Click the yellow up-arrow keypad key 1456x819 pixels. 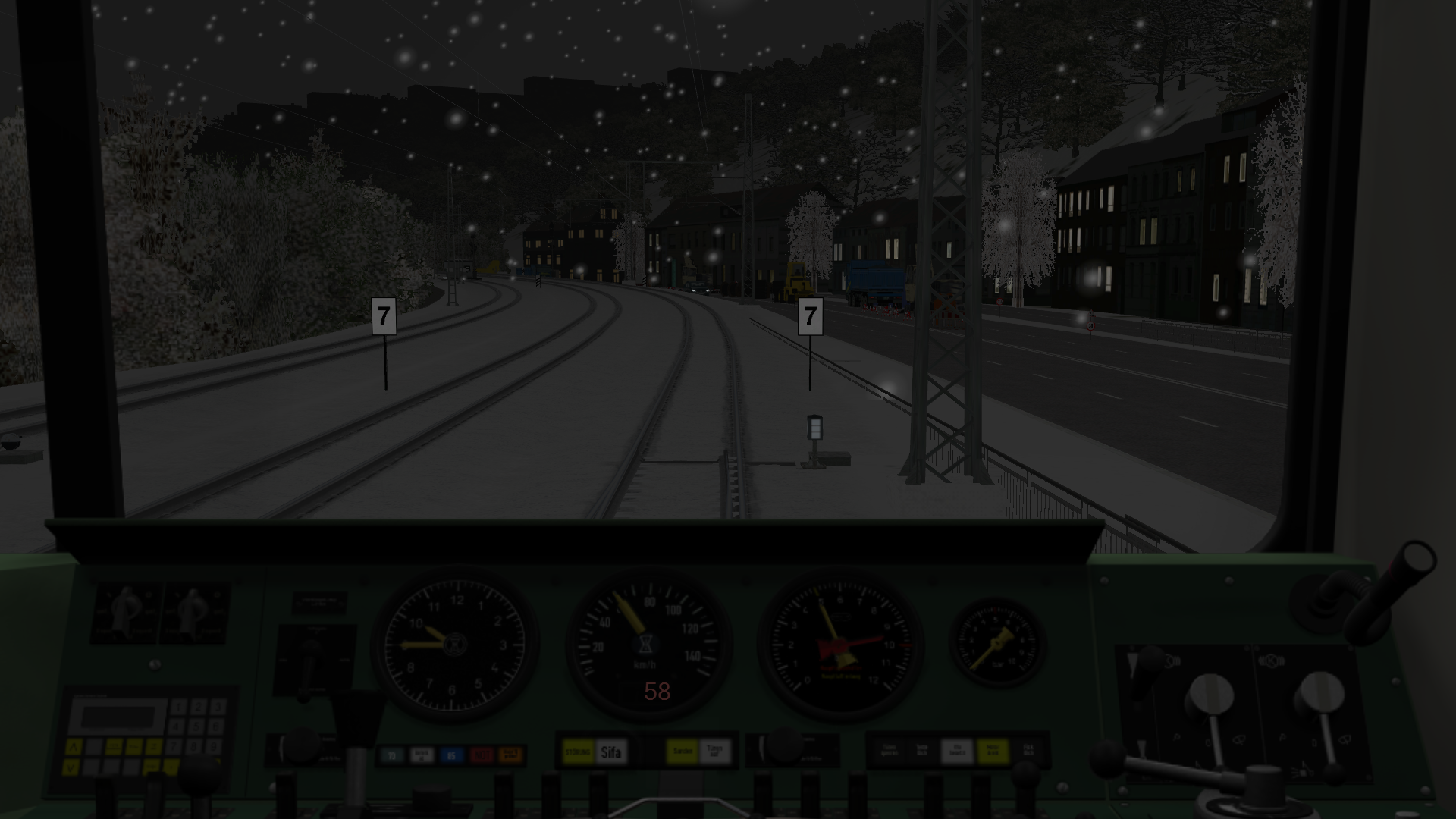coord(74,748)
